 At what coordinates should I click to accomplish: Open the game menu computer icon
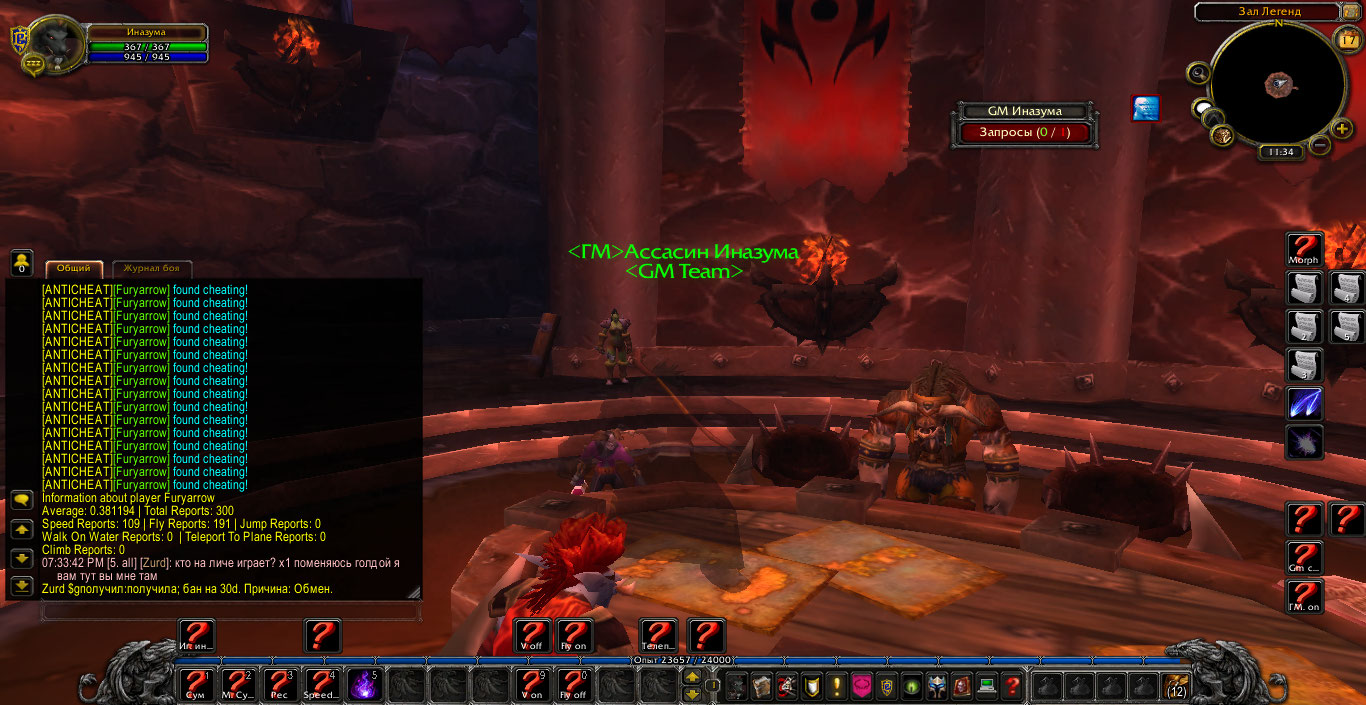[x=986, y=687]
